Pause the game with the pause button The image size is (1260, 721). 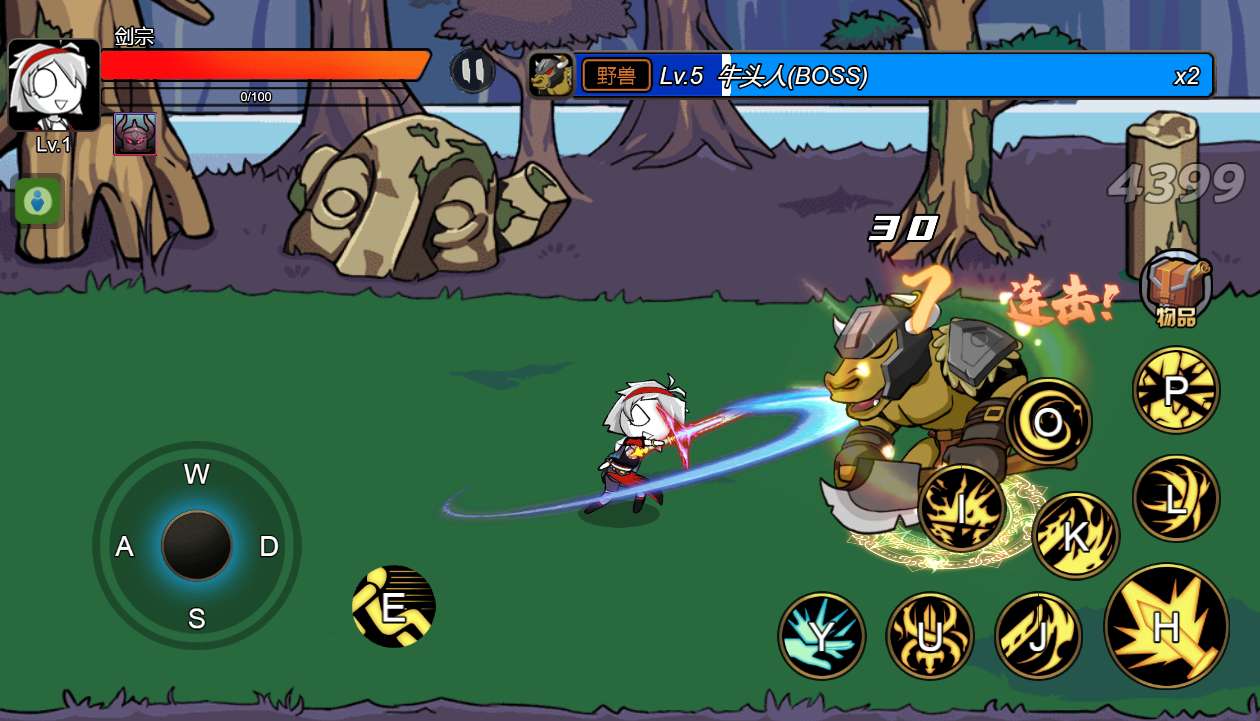pyautogui.click(x=472, y=71)
